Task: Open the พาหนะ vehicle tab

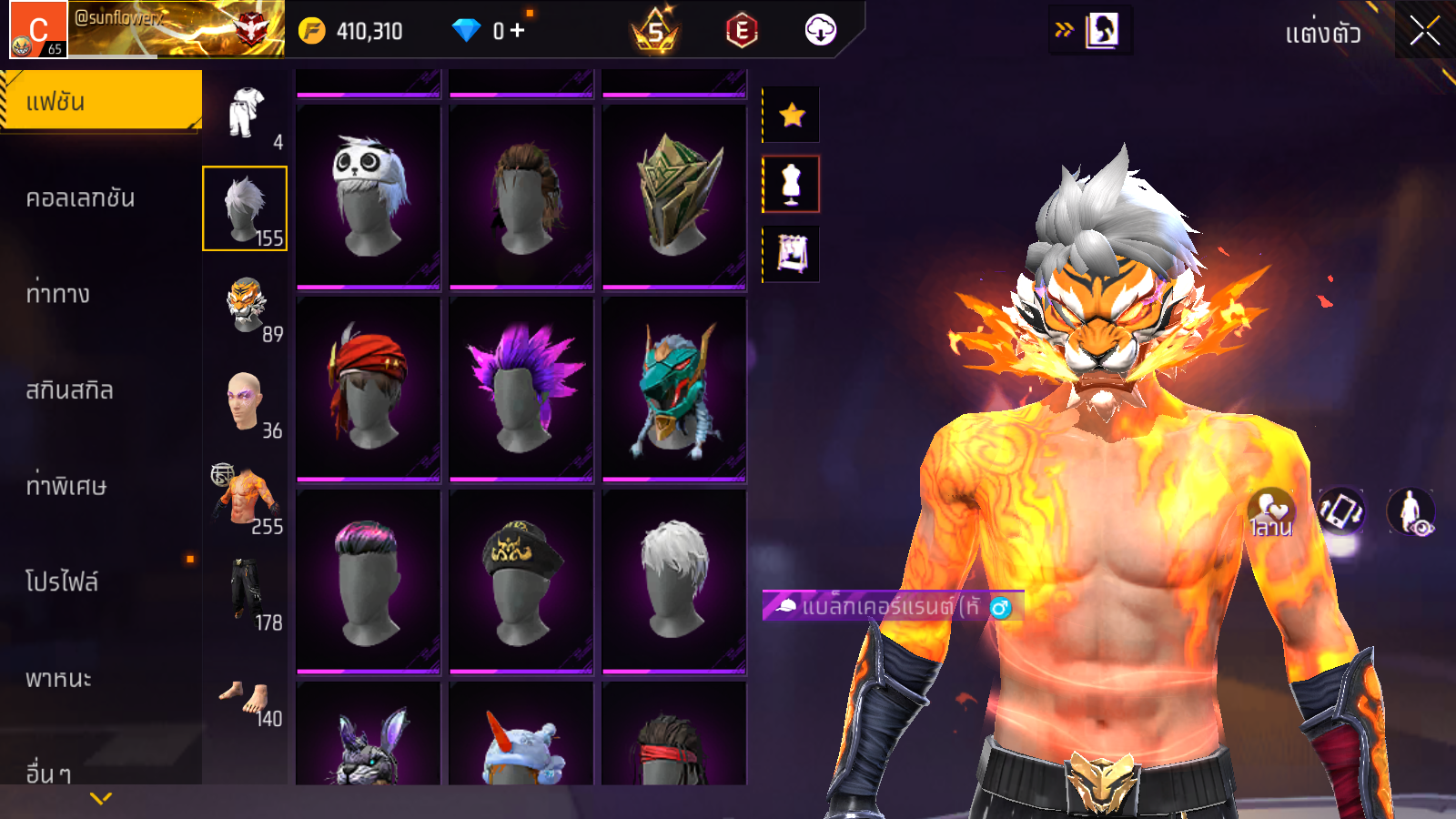Action: pos(59,679)
